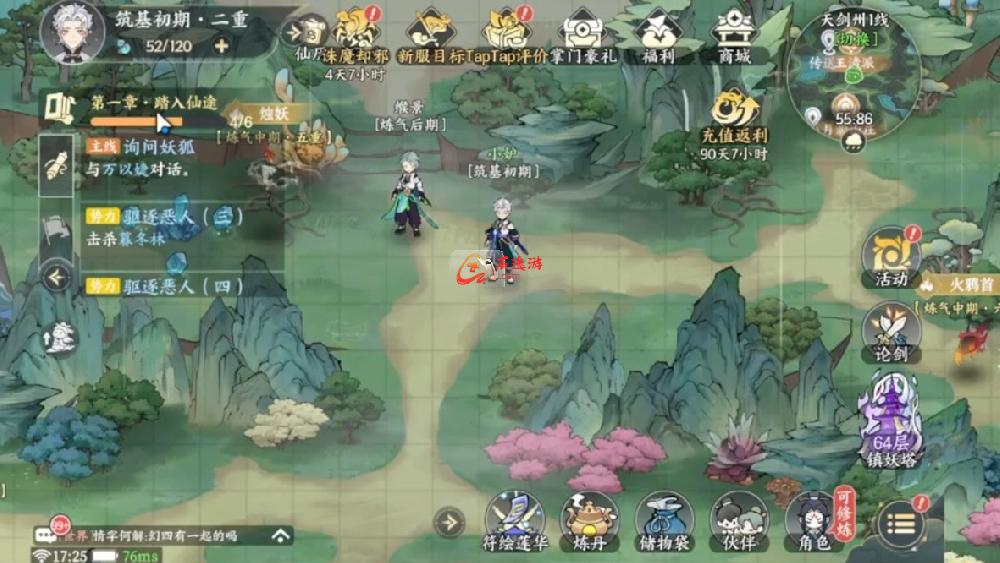Open the player avatar portrait
Screen dimensions: 1000x563
click(72, 30)
